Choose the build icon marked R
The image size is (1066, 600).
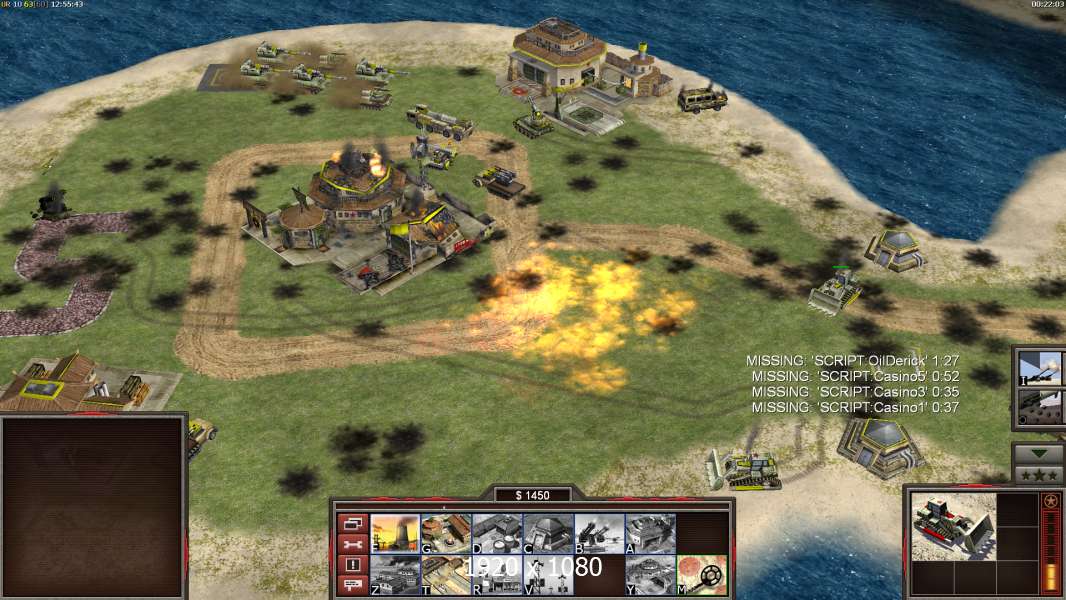click(497, 575)
